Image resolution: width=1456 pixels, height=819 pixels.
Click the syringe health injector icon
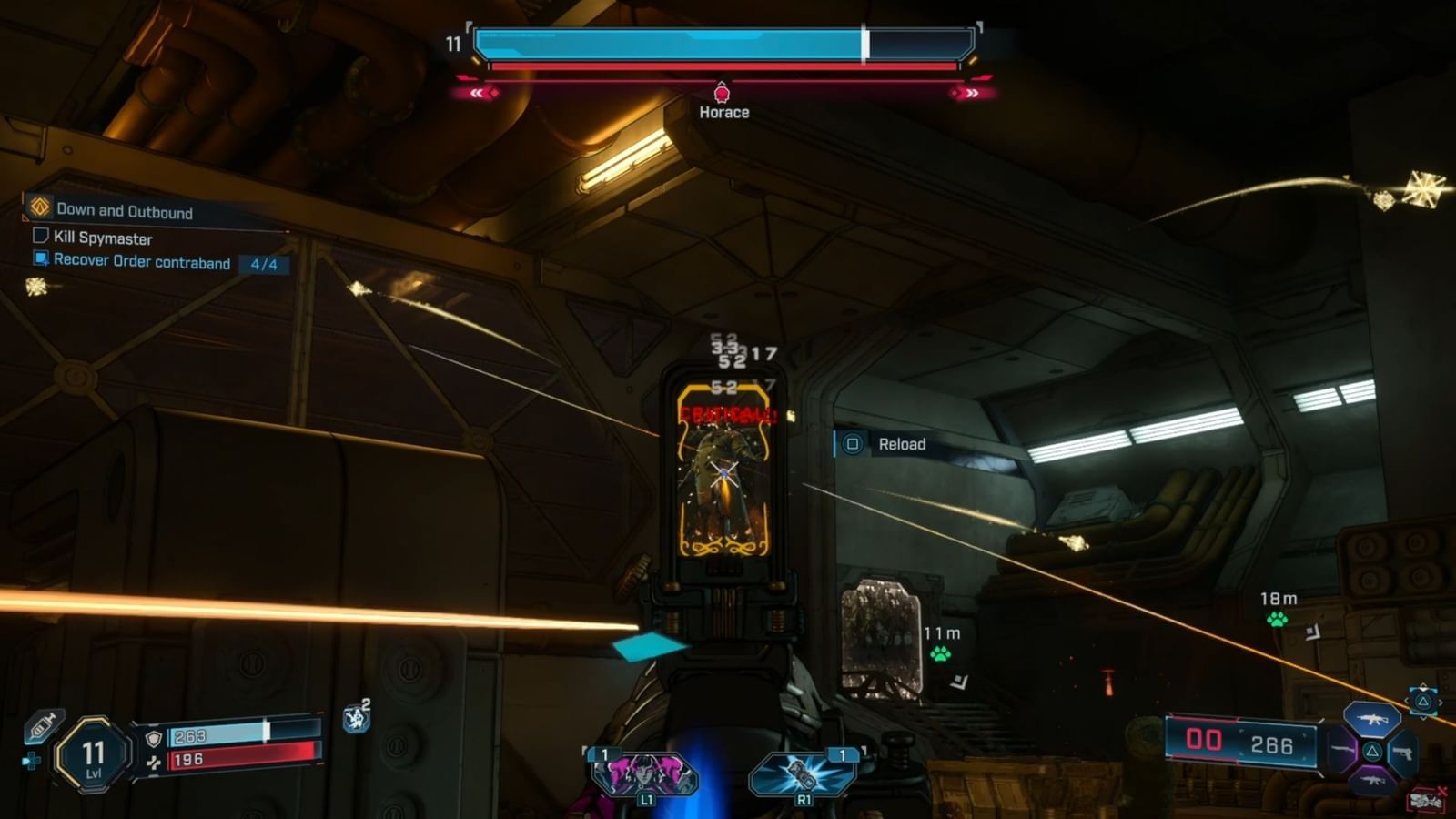42,726
